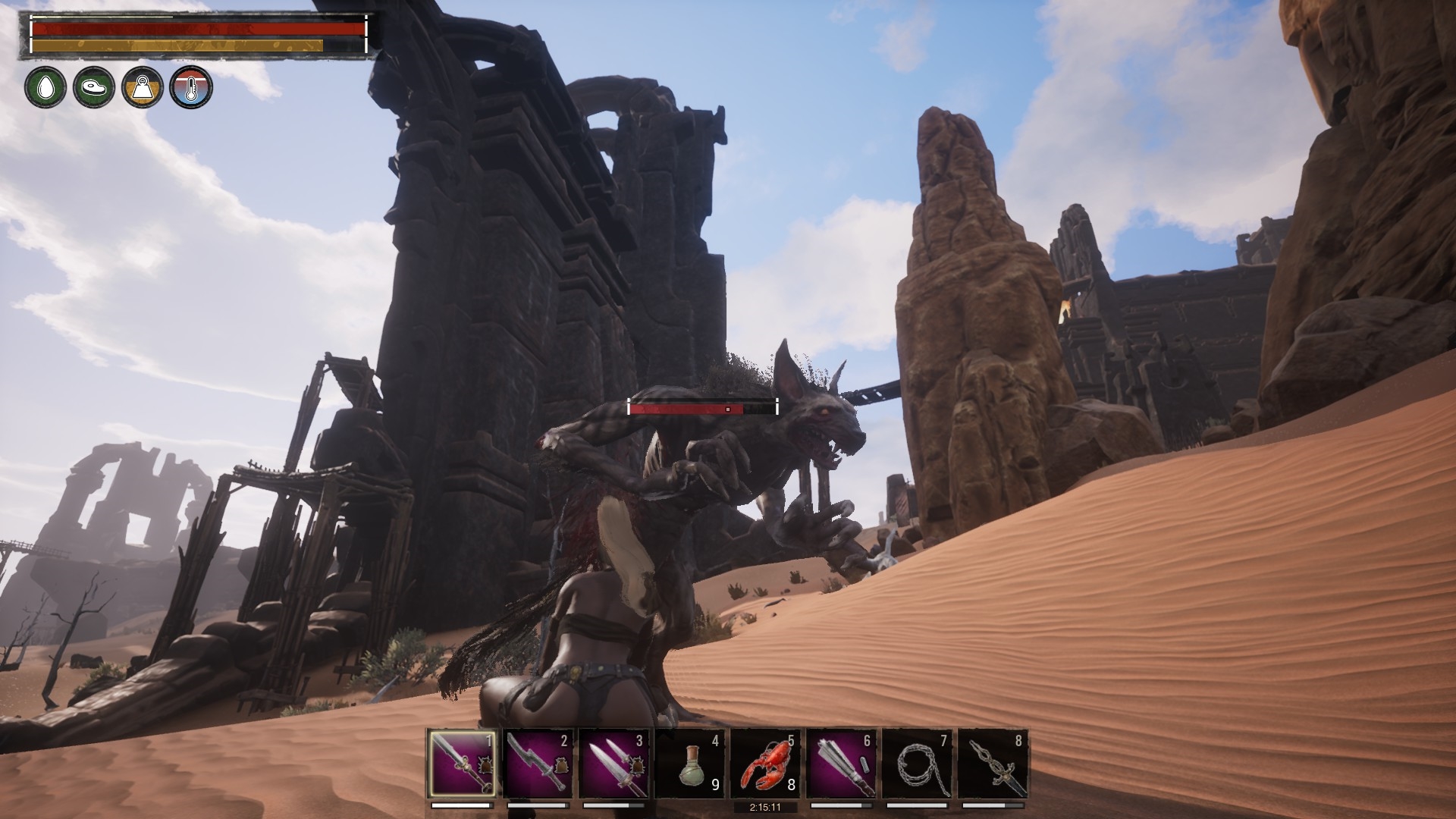1456x819 pixels.
Task: Check the weight encumbrance icon
Action: [x=143, y=86]
